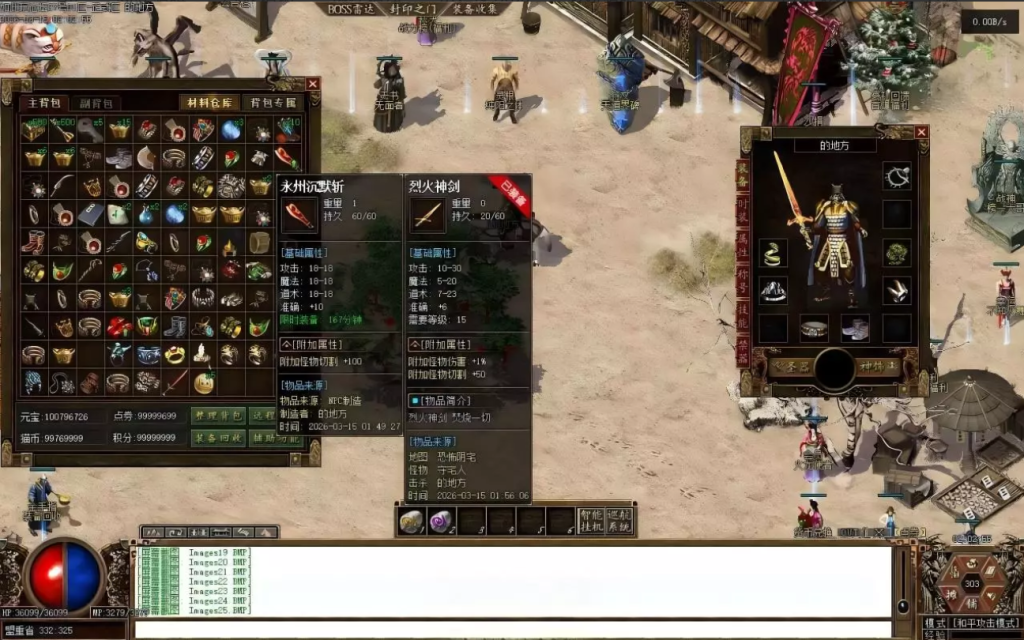Toggle the 智能挂机 smart auto-play button
This screenshot has height=640, width=1024.
point(590,521)
